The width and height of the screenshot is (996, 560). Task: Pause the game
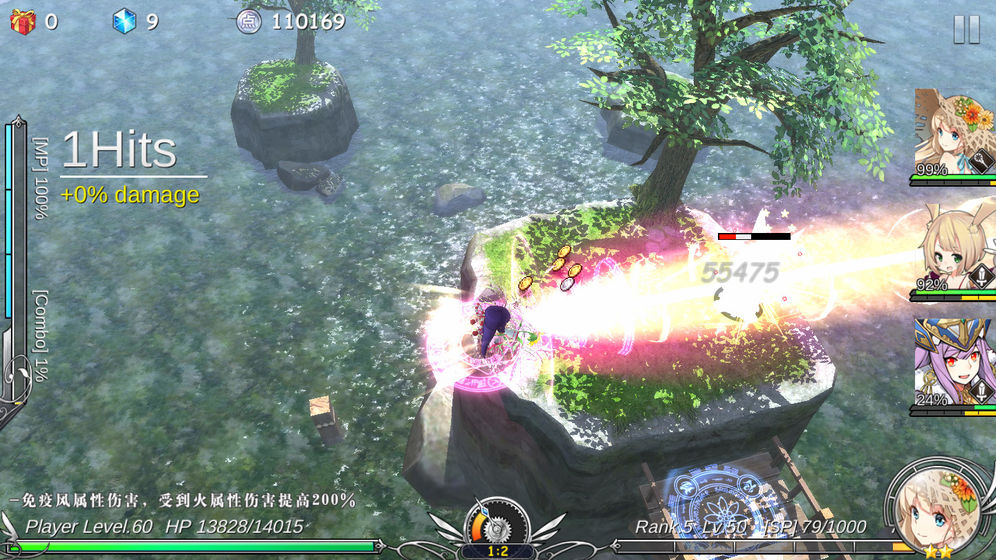966,29
